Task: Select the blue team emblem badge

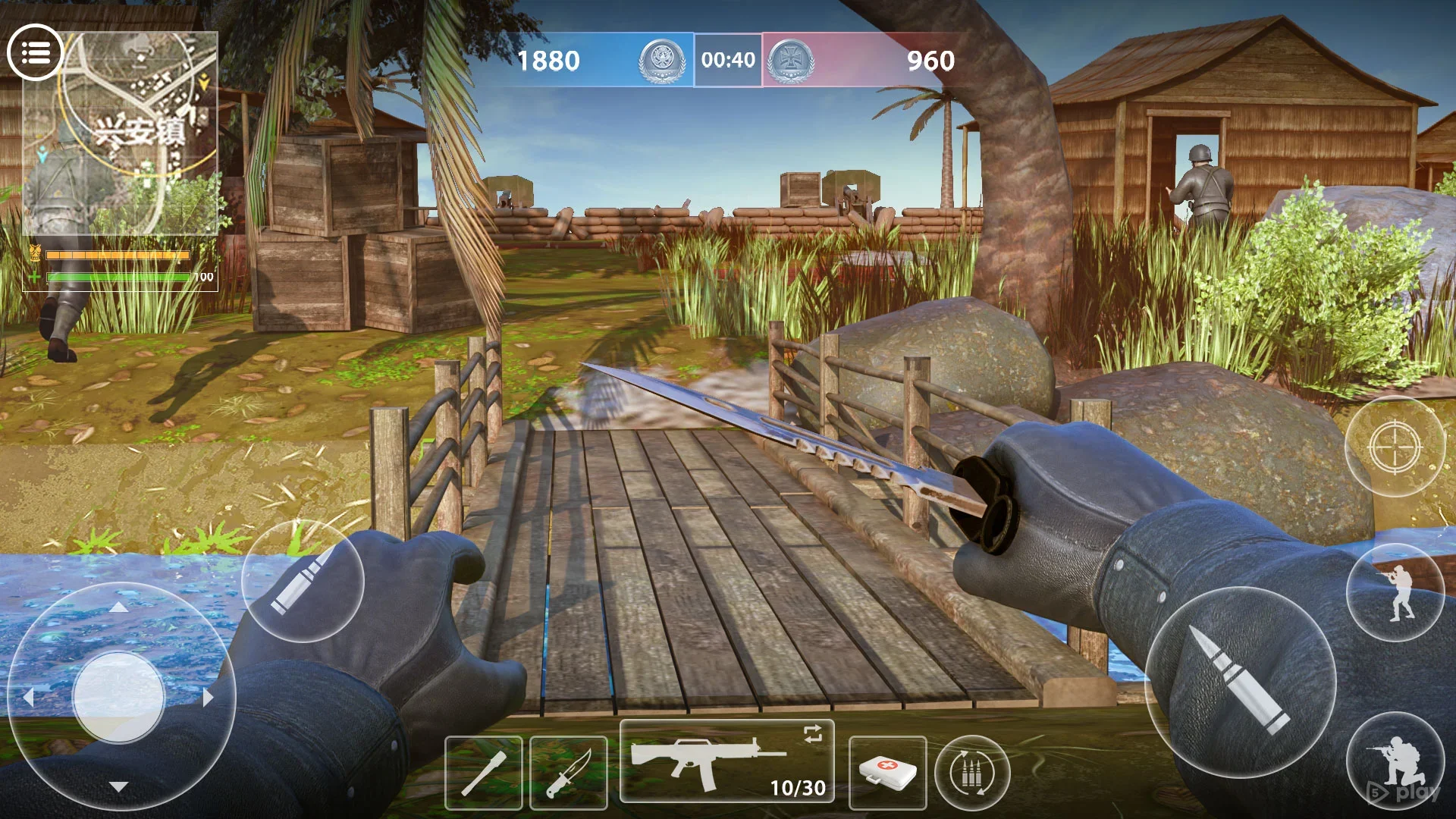Action: (662, 61)
